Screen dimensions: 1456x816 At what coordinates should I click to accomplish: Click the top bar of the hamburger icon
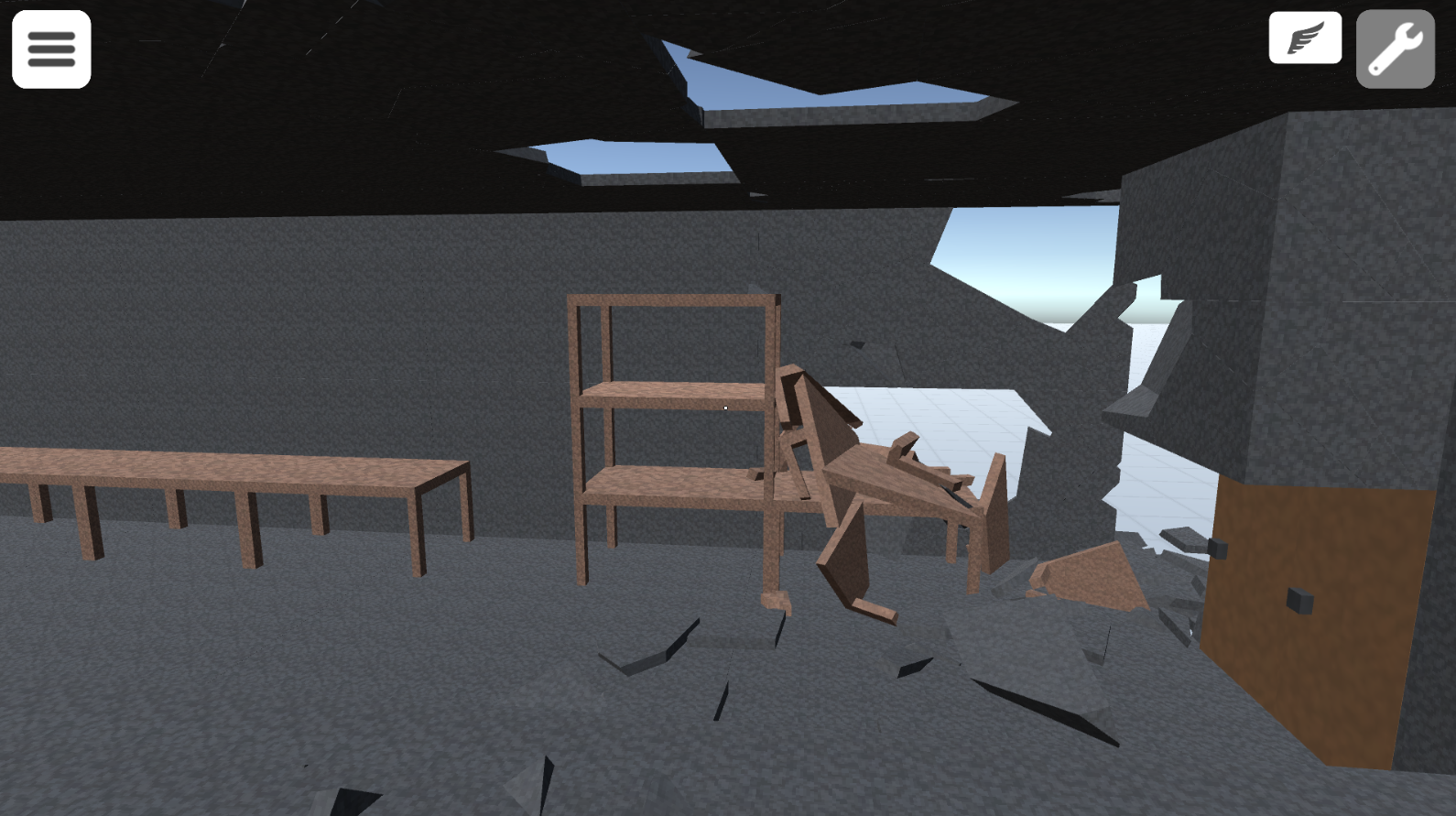[x=50, y=37]
